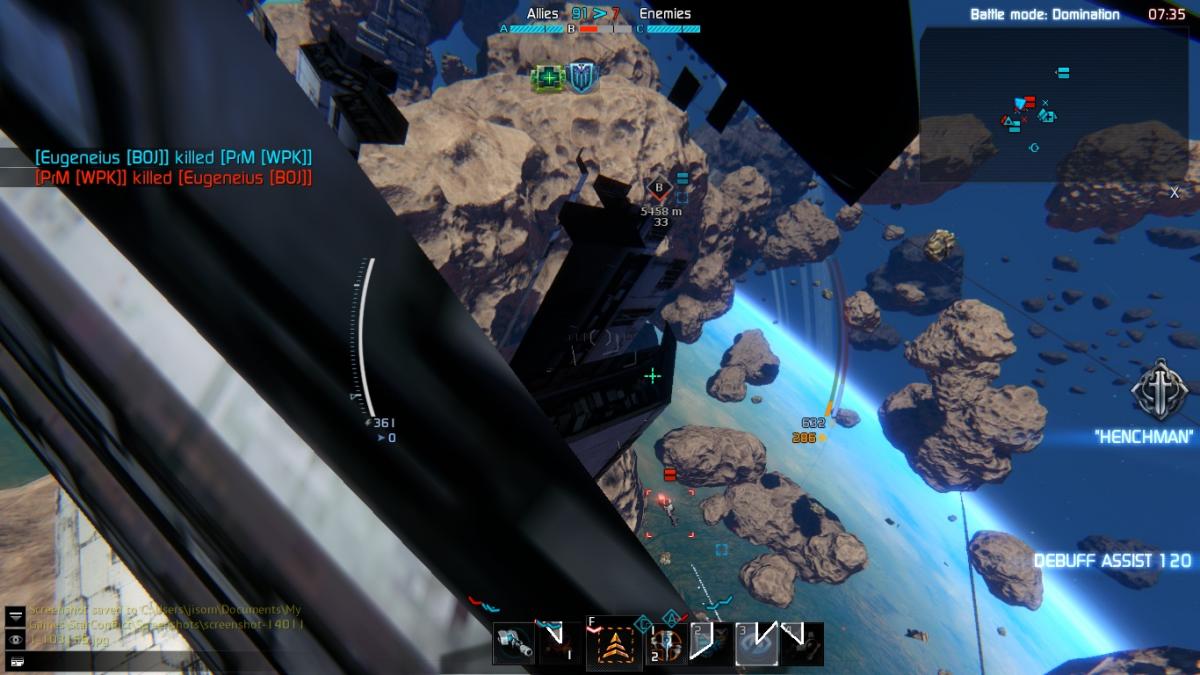Expand the chat channel dropdown arrow
1200x675 pixels.
[16, 616]
